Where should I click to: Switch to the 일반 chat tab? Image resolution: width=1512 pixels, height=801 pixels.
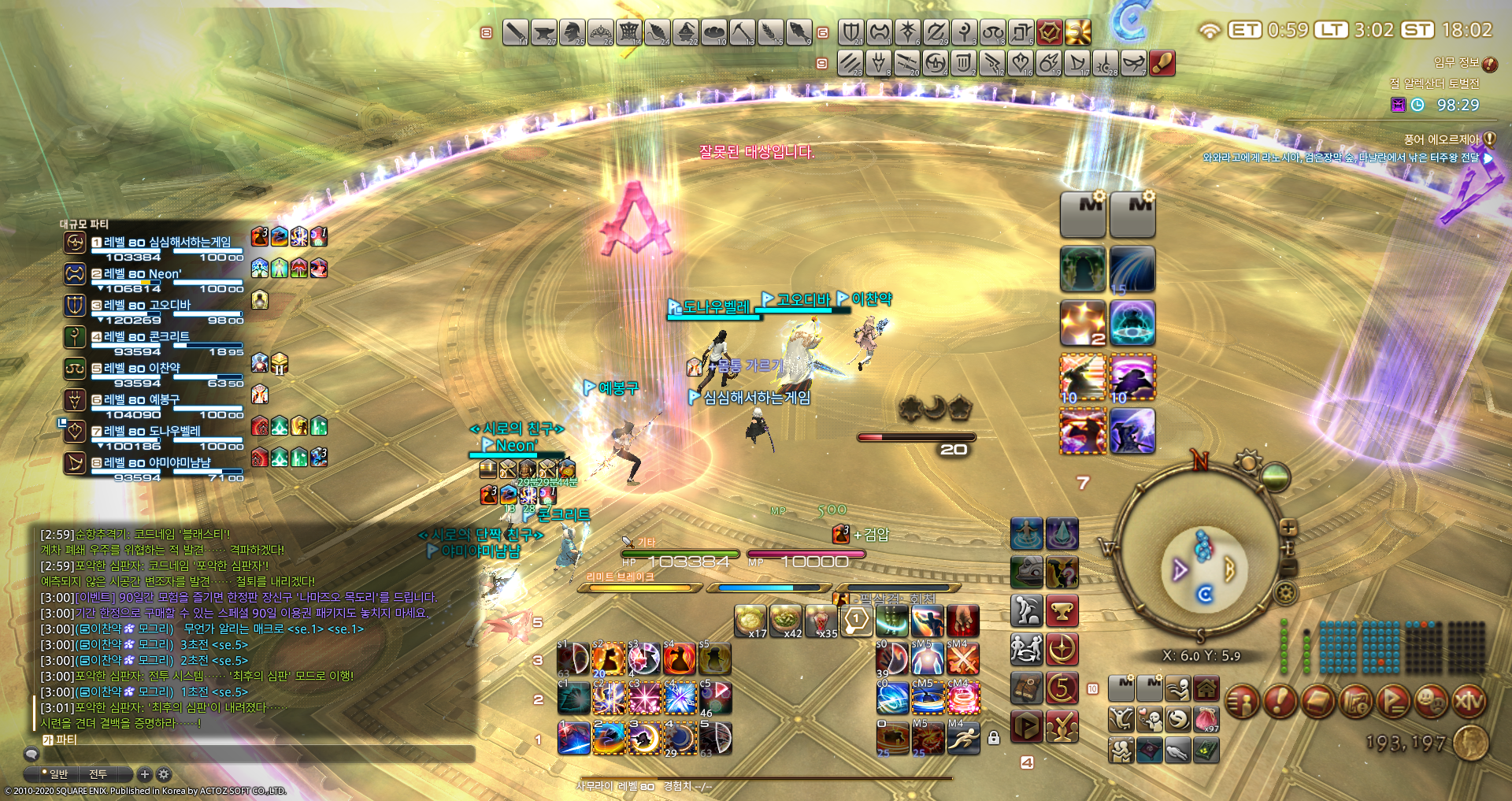(56, 774)
